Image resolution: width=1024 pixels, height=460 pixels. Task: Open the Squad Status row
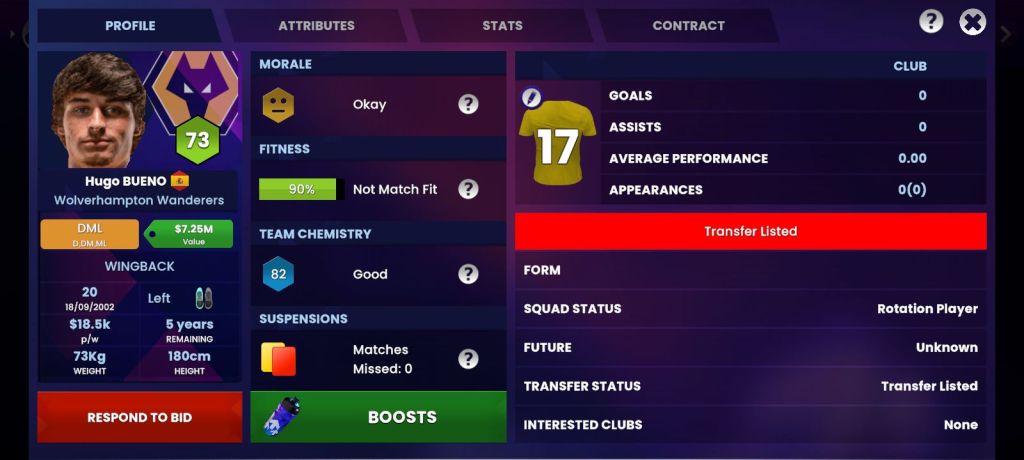(x=750, y=309)
